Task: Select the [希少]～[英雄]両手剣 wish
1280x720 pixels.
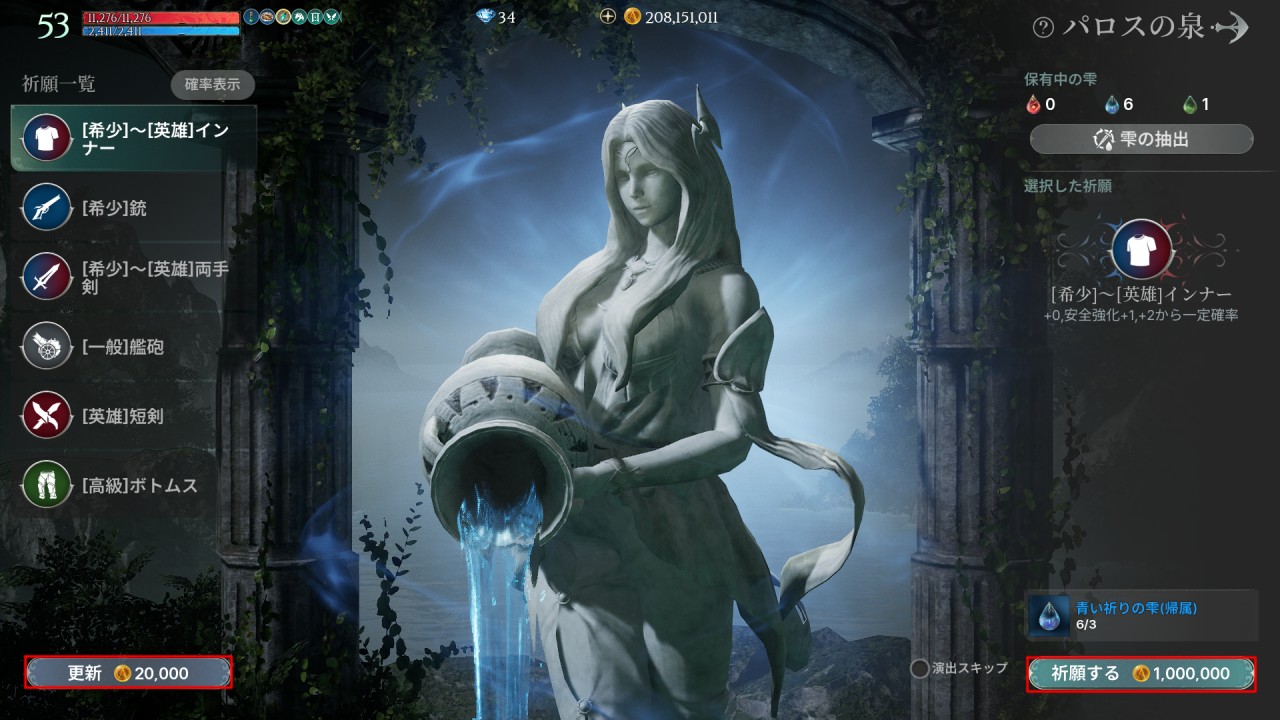Action: click(133, 277)
